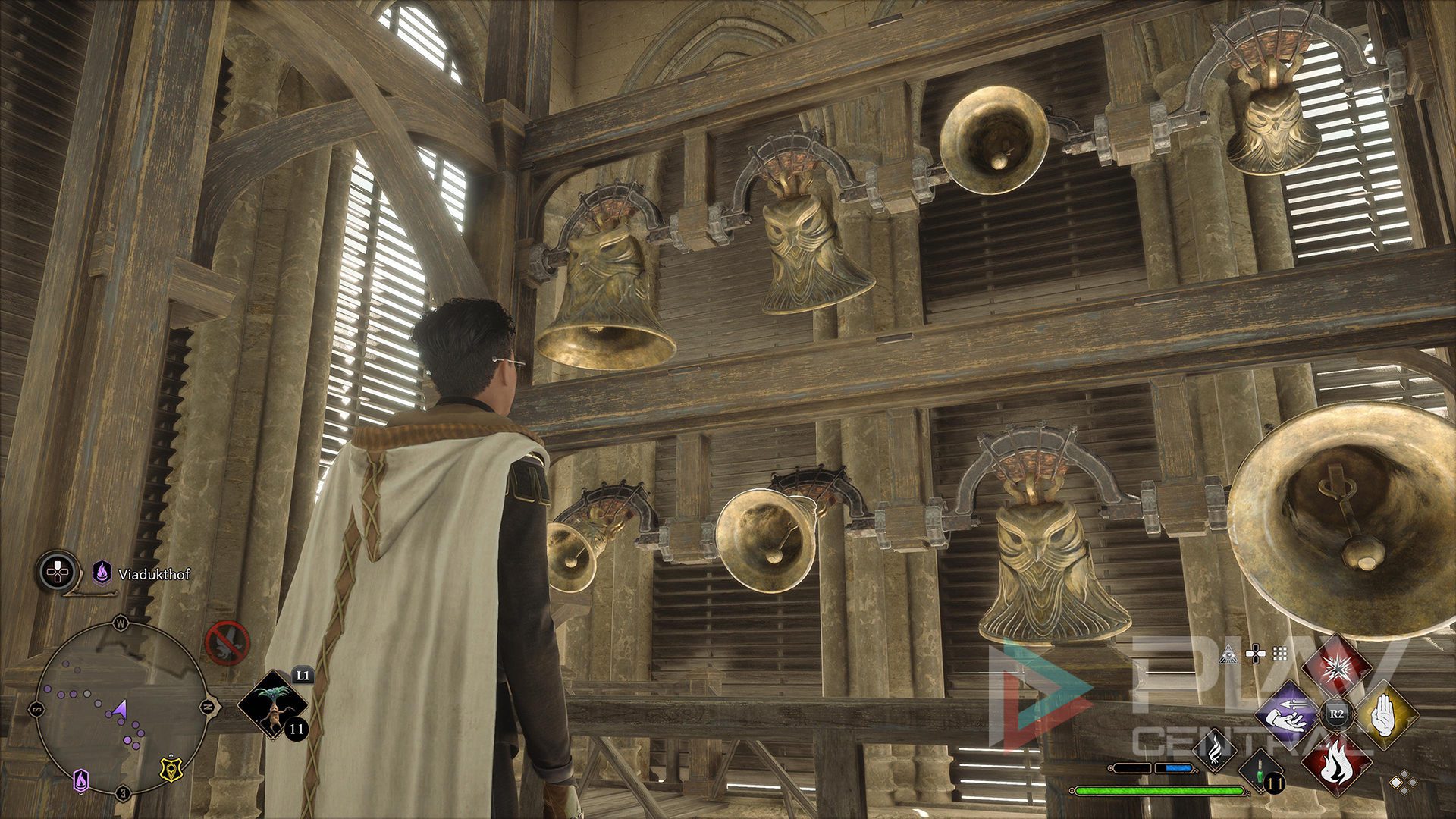Image resolution: width=1456 pixels, height=819 pixels.
Task: Click the no-flying broom restriction icon
Action: (227, 643)
